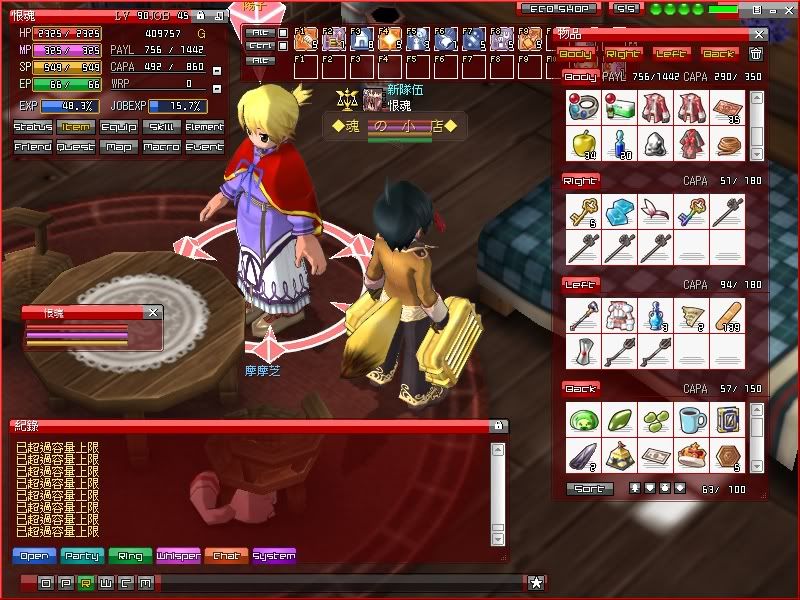Select the golden apple item
This screenshot has height=600, width=800.
(582, 142)
